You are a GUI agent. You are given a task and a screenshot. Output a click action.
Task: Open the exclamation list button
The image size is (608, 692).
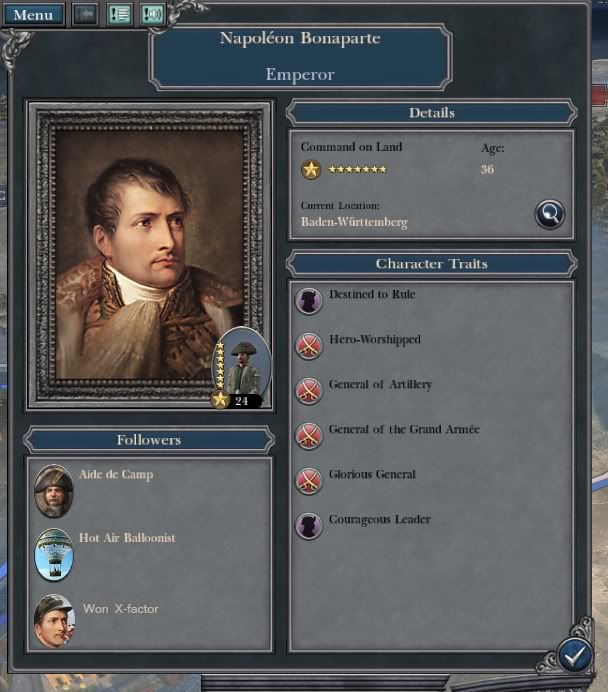click(x=120, y=15)
